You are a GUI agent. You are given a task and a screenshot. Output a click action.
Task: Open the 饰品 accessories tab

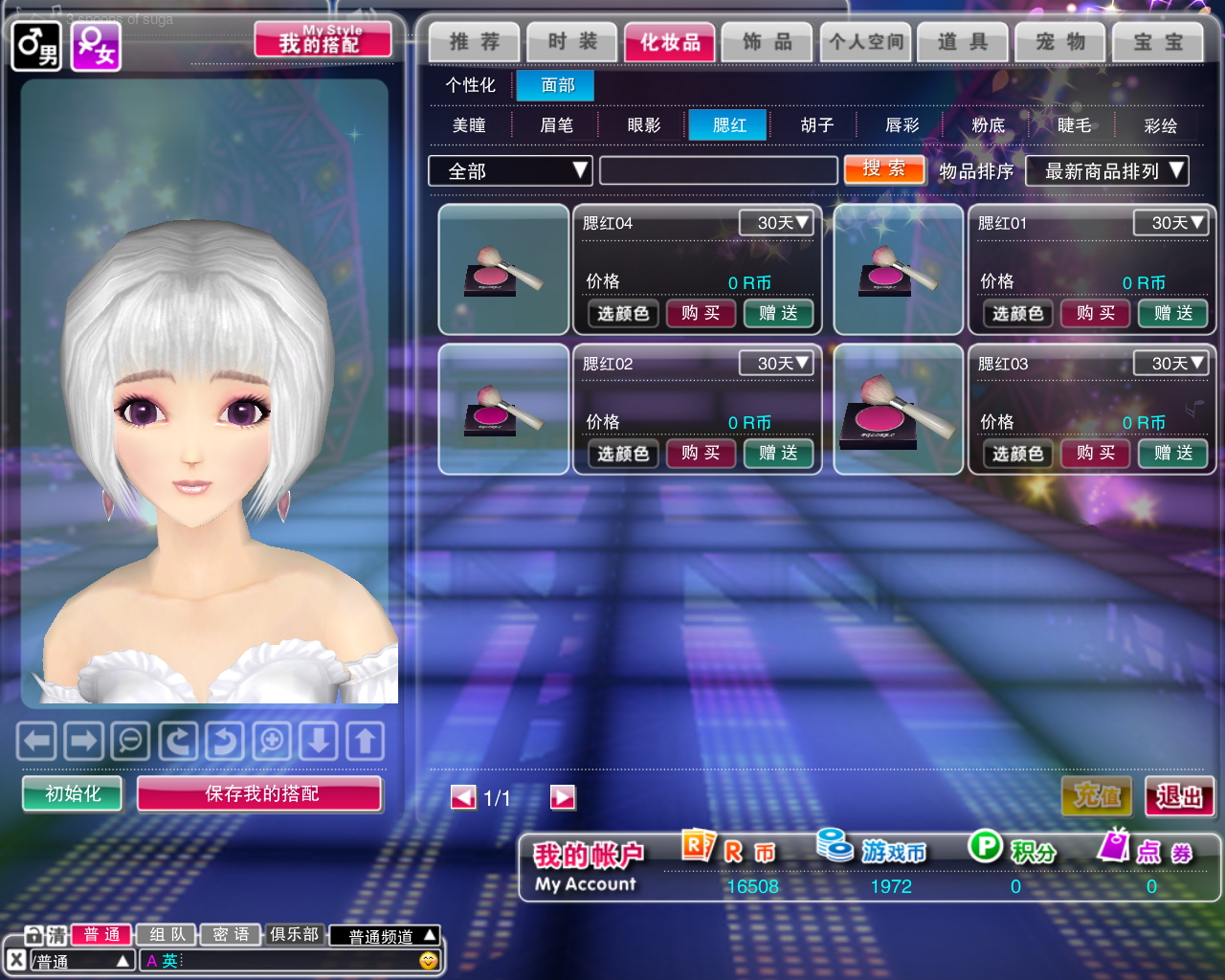click(x=768, y=42)
